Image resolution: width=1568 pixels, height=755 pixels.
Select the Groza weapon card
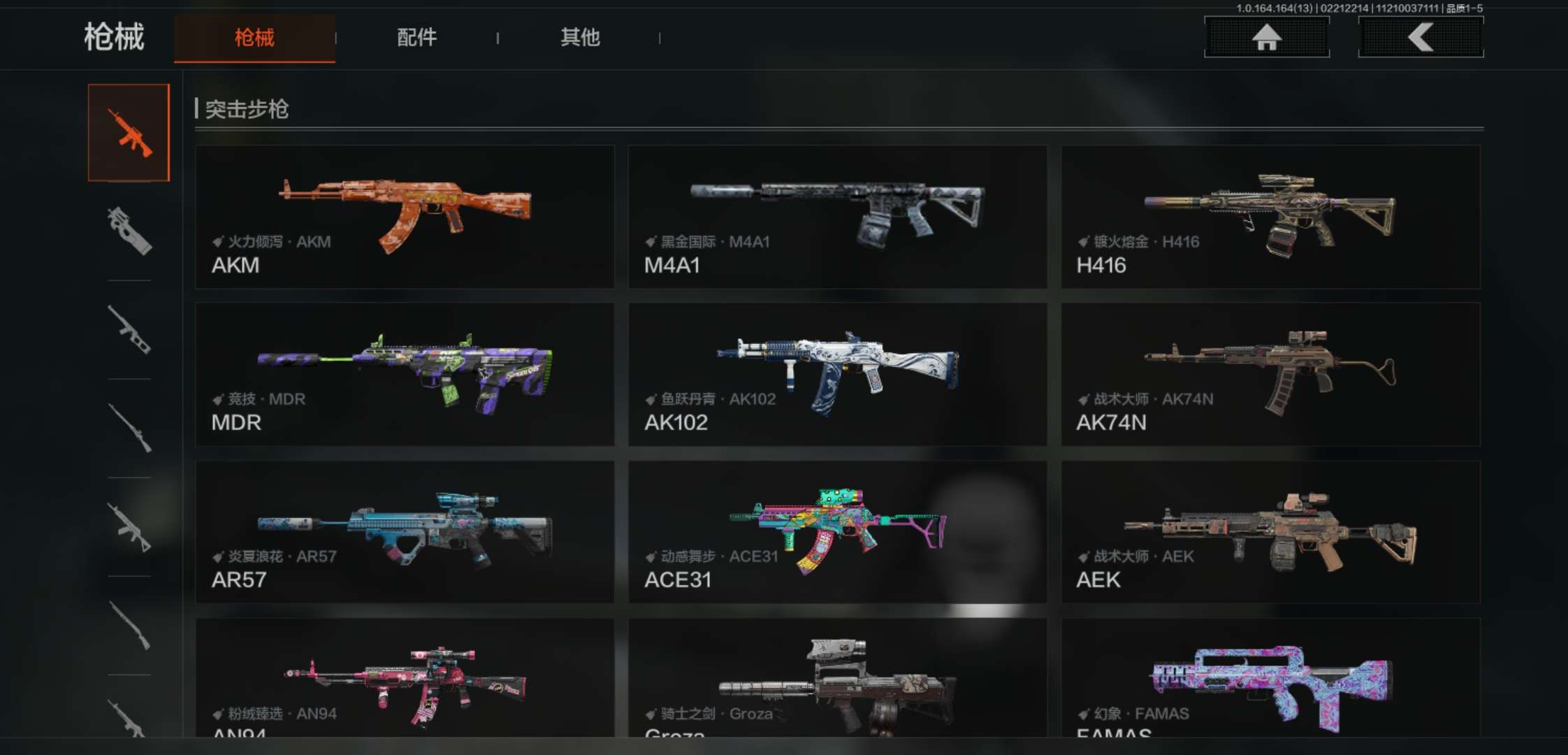coord(837,678)
